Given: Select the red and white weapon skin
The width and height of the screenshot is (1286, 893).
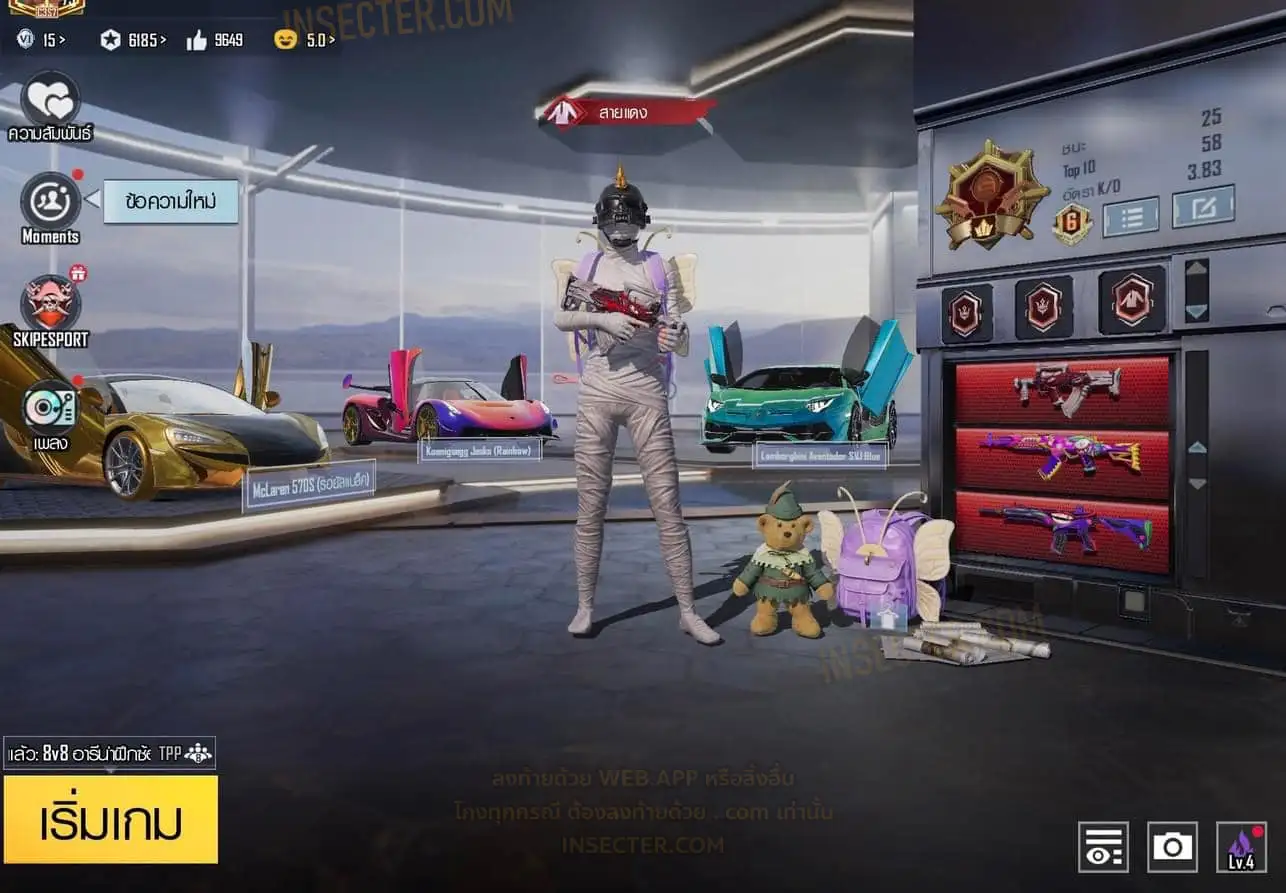Looking at the screenshot, I should click(x=1062, y=390).
